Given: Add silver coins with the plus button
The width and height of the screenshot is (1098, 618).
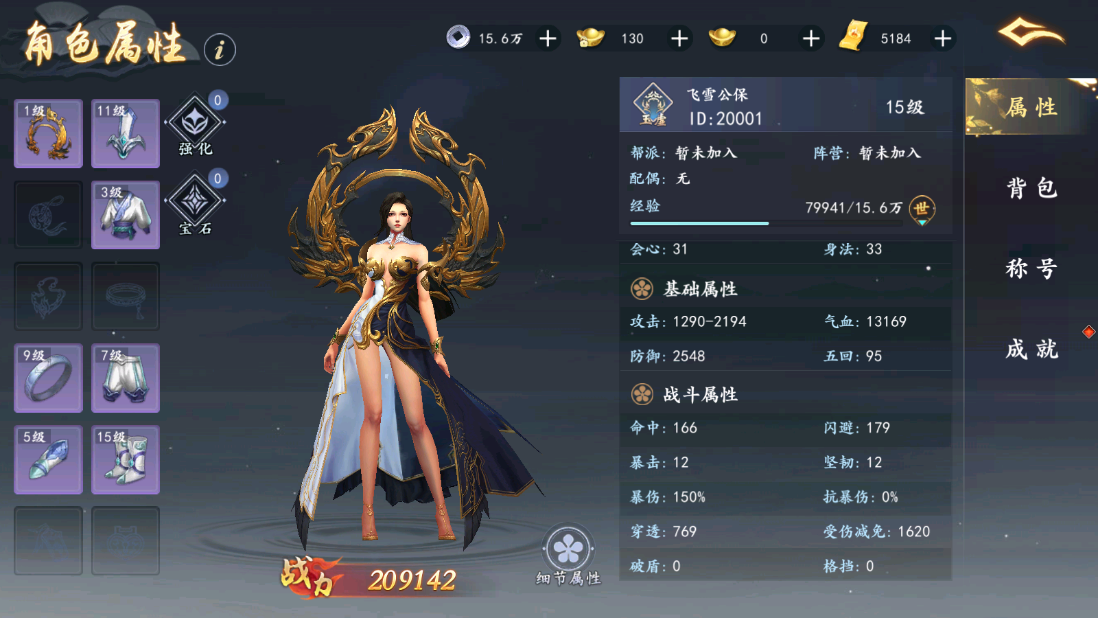Looking at the screenshot, I should (x=548, y=38).
